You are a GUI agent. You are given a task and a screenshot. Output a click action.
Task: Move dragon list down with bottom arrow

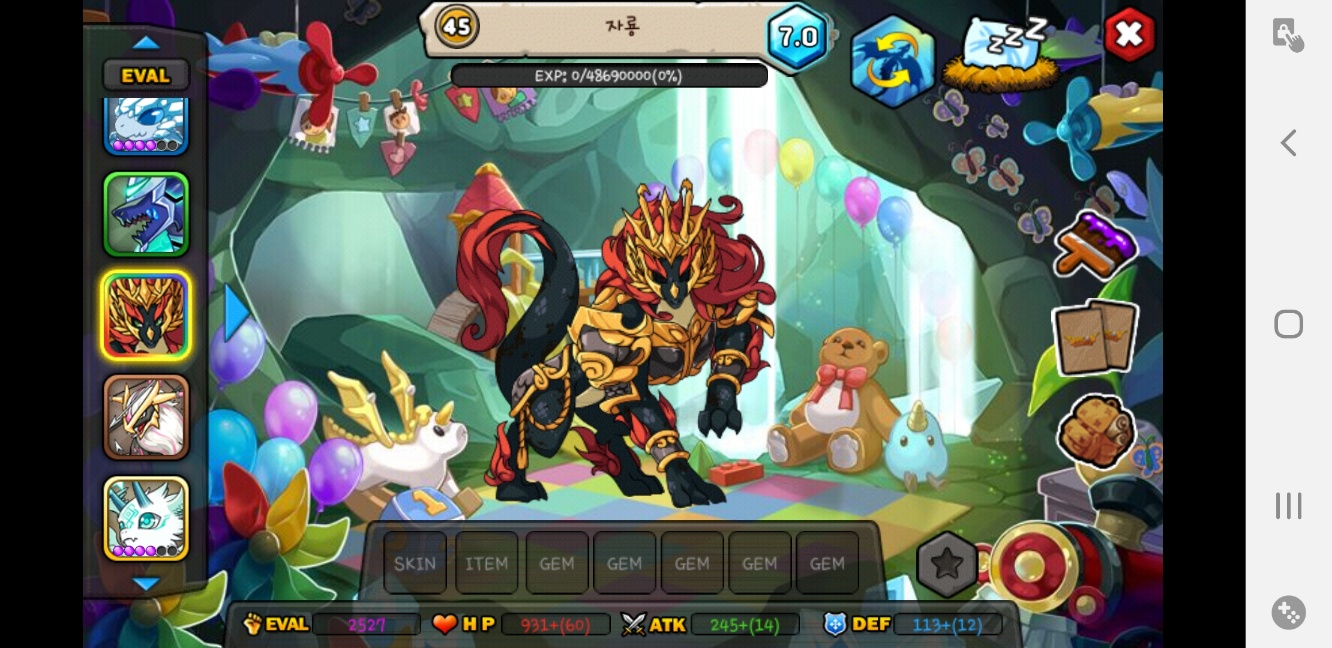146,584
